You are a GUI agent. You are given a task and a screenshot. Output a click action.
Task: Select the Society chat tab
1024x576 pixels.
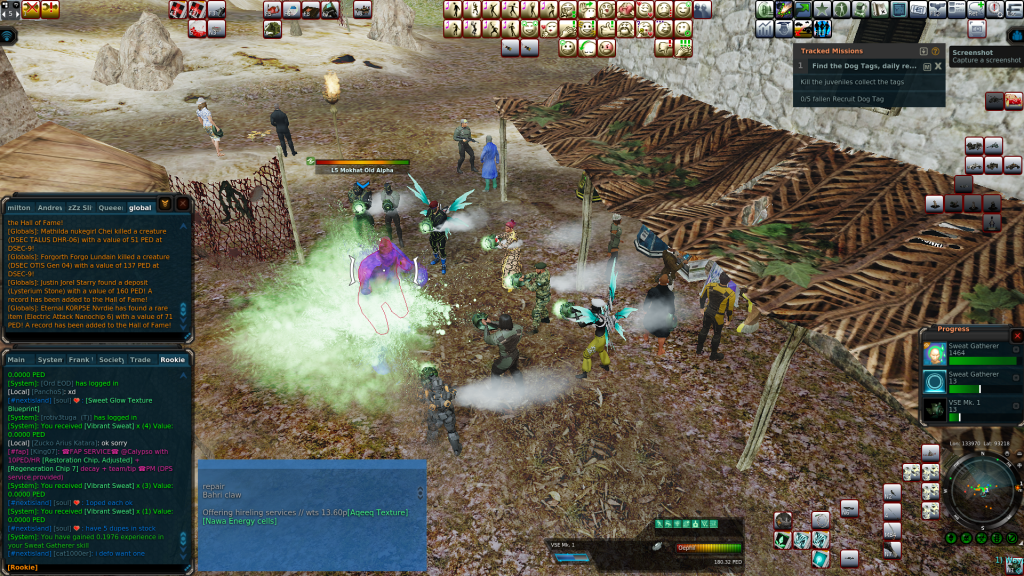coord(110,359)
